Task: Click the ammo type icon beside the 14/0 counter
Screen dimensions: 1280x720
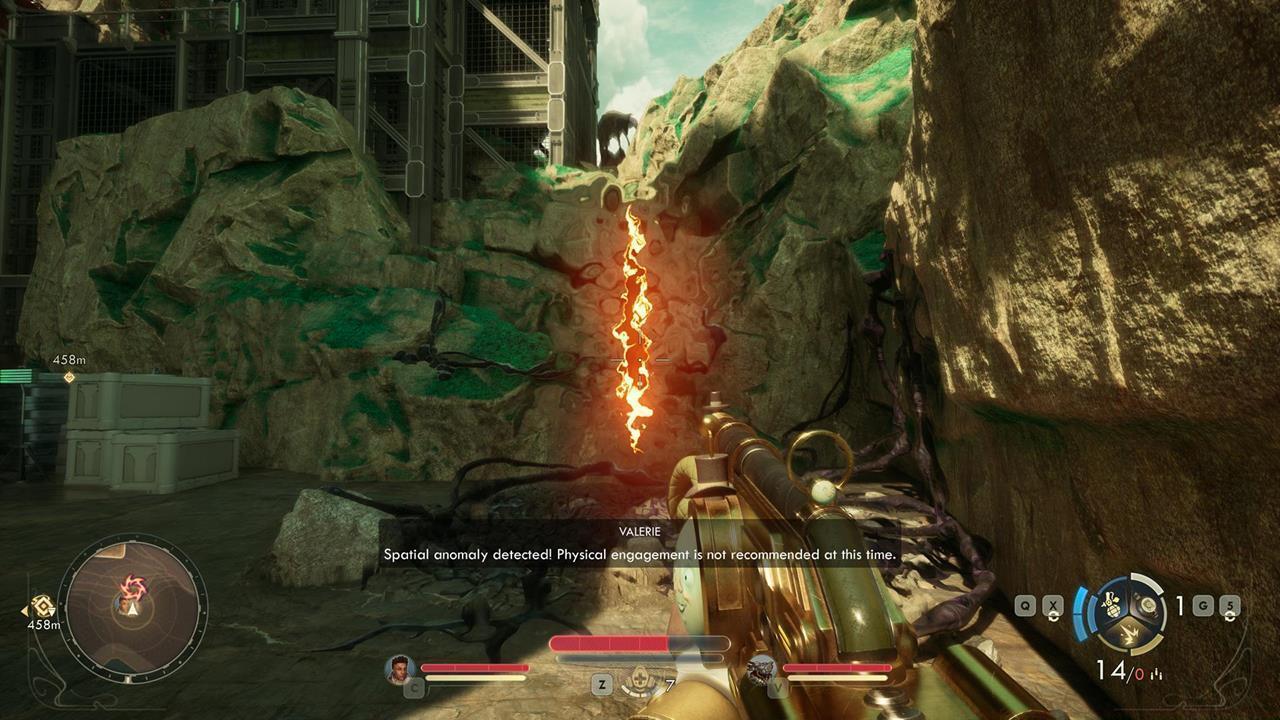Action: tap(1155, 673)
